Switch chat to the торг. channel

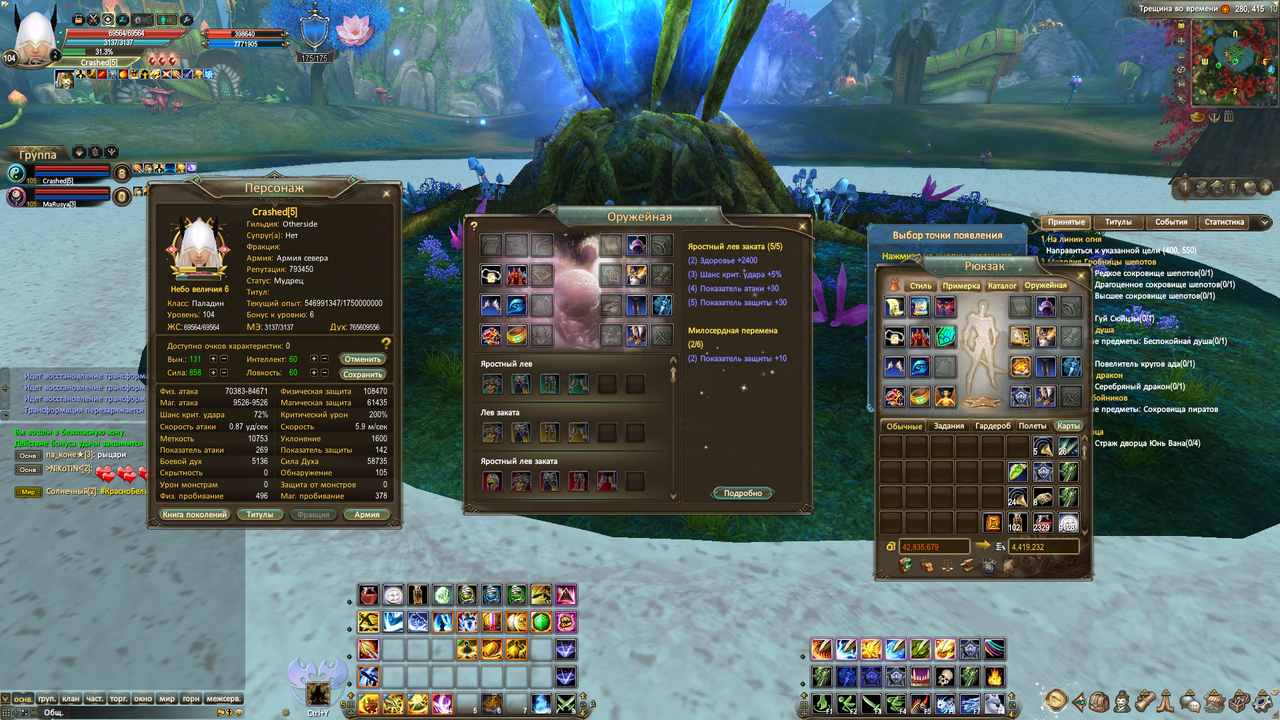click(x=119, y=698)
